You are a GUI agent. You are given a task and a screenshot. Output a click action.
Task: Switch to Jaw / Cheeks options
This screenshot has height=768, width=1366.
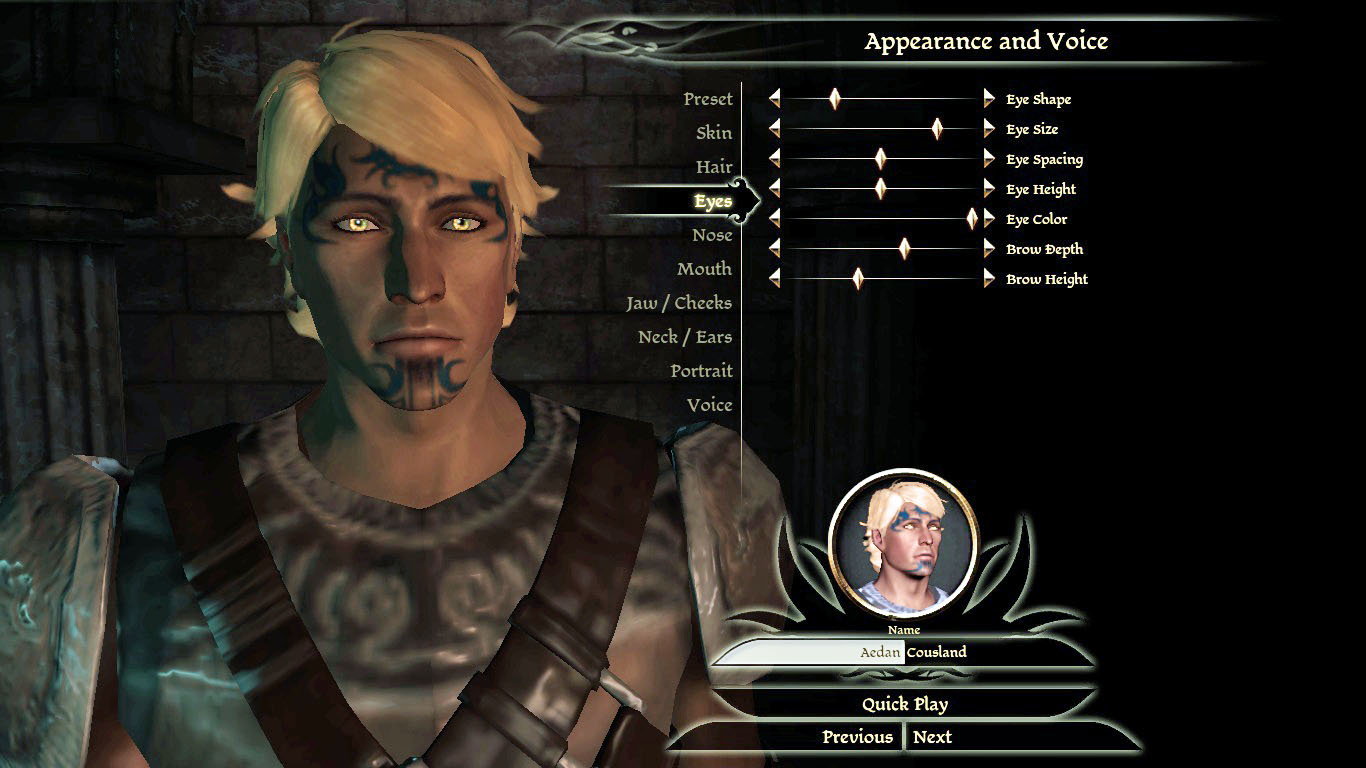coord(679,303)
